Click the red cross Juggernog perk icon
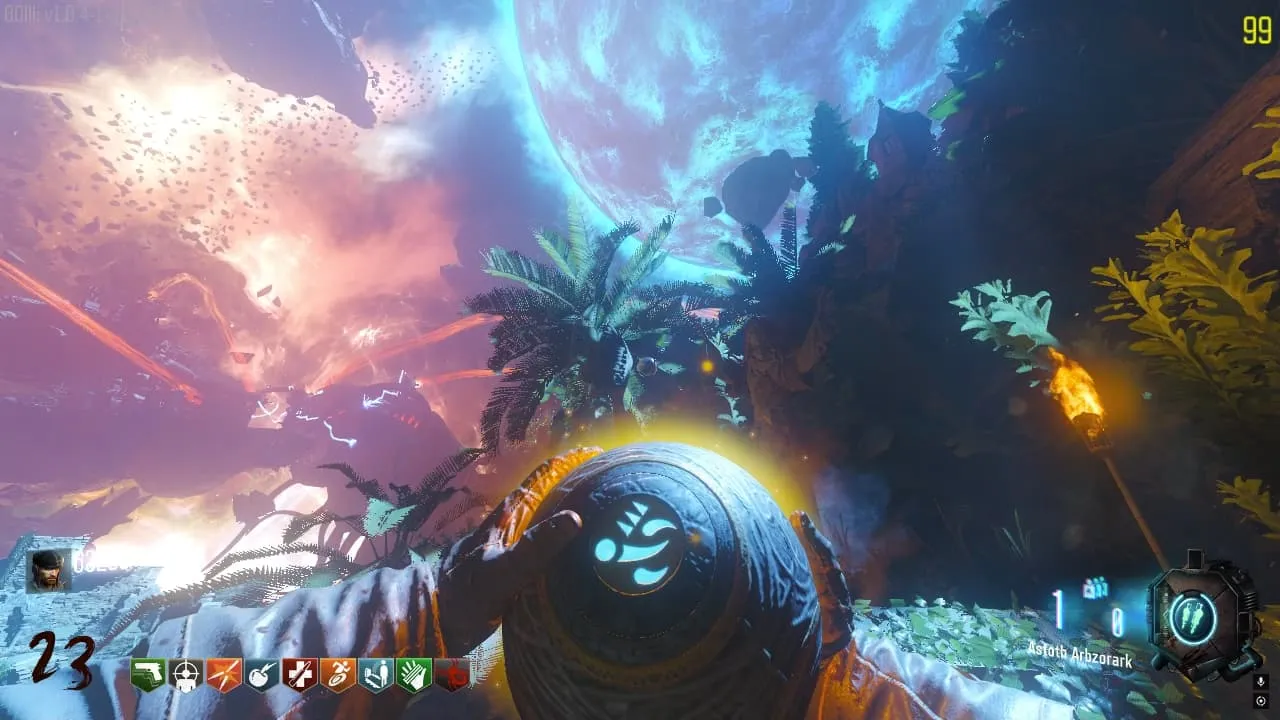Image resolution: width=1280 pixels, height=720 pixels. 300,675
